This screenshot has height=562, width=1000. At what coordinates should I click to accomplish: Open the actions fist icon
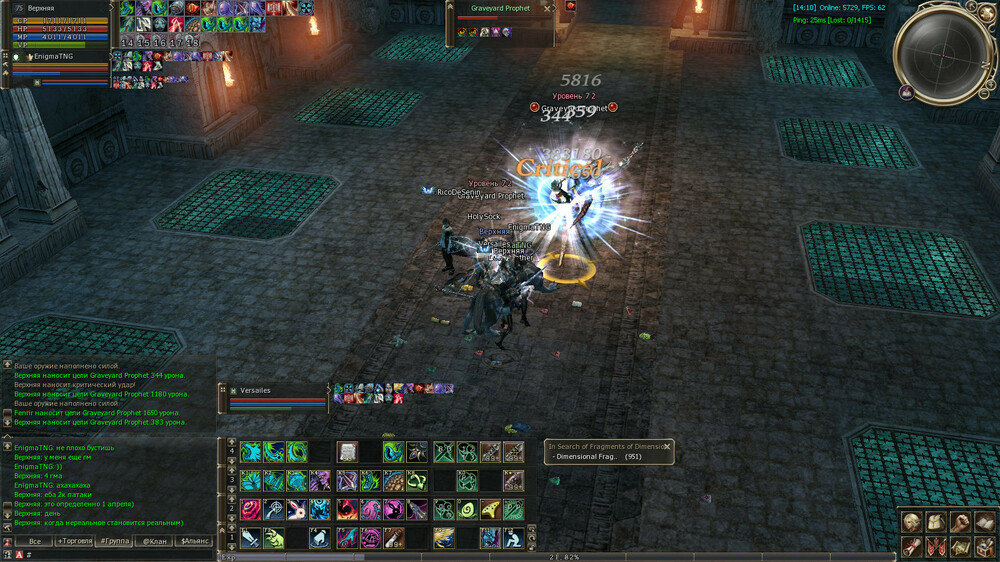coord(959,522)
